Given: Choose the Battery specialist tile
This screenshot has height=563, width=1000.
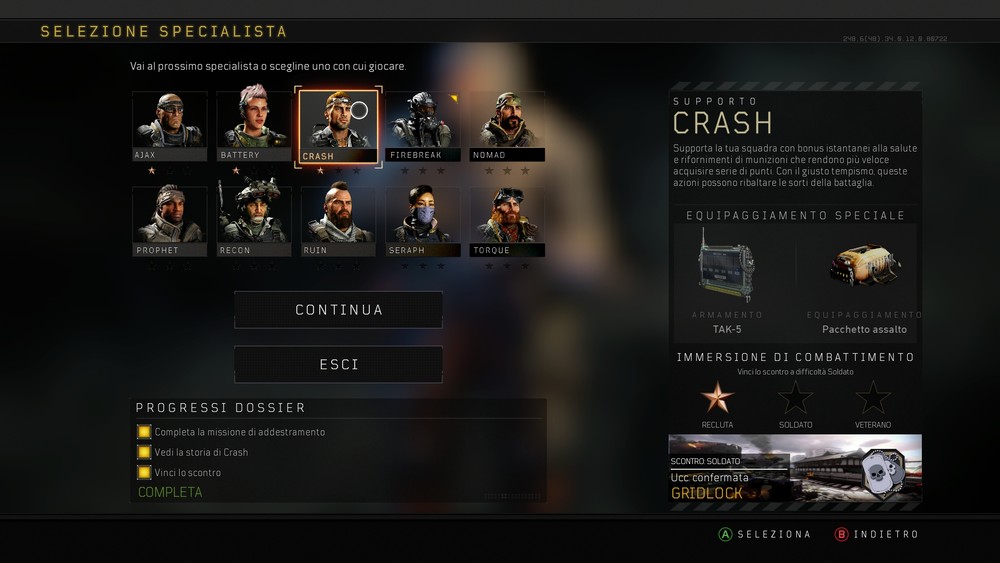Looking at the screenshot, I should coord(254,125).
